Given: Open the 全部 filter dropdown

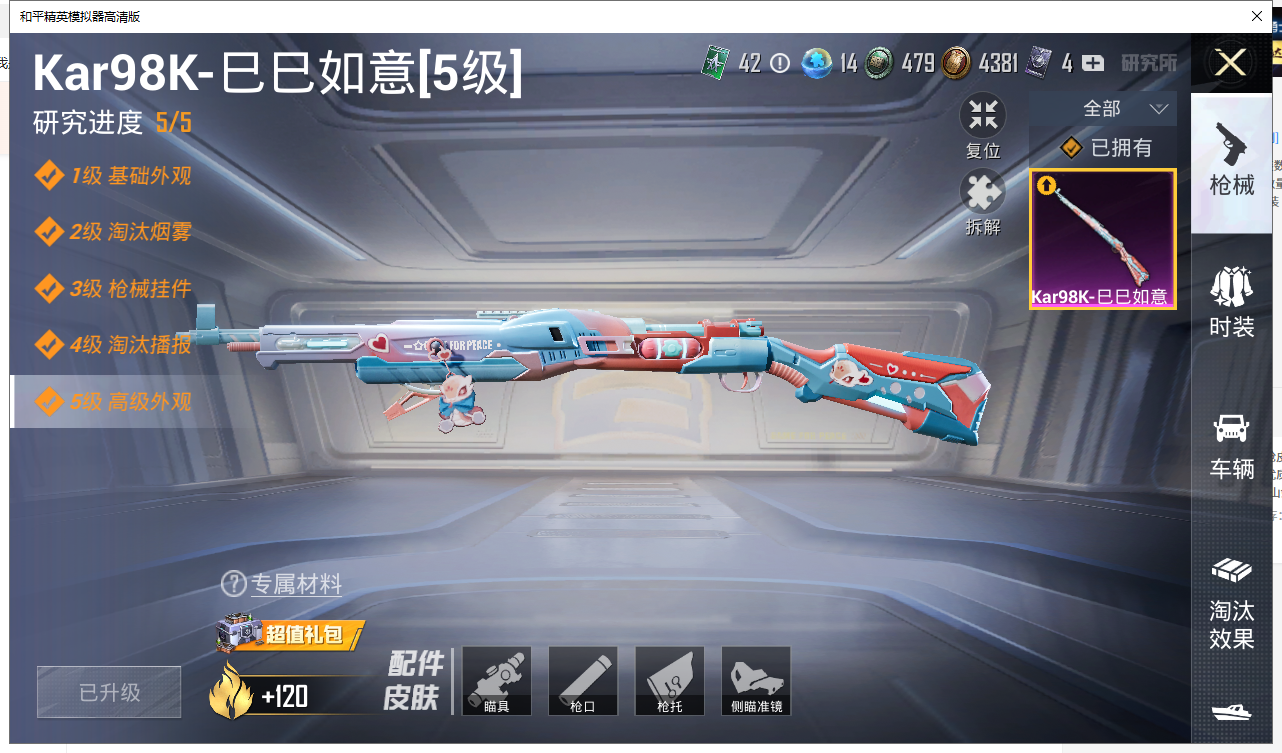Looking at the screenshot, I should [1125, 109].
